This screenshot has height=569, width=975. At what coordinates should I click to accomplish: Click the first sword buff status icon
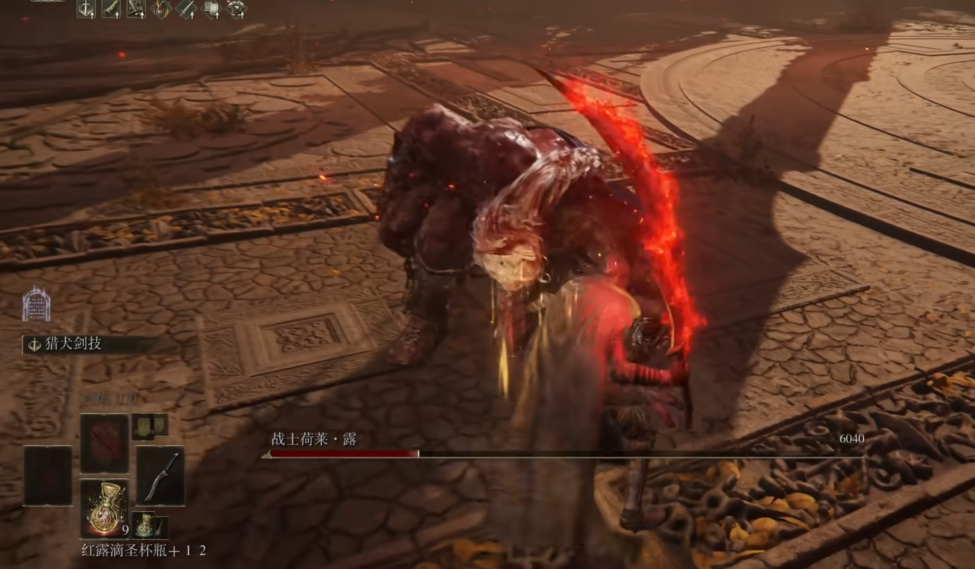(88, 9)
